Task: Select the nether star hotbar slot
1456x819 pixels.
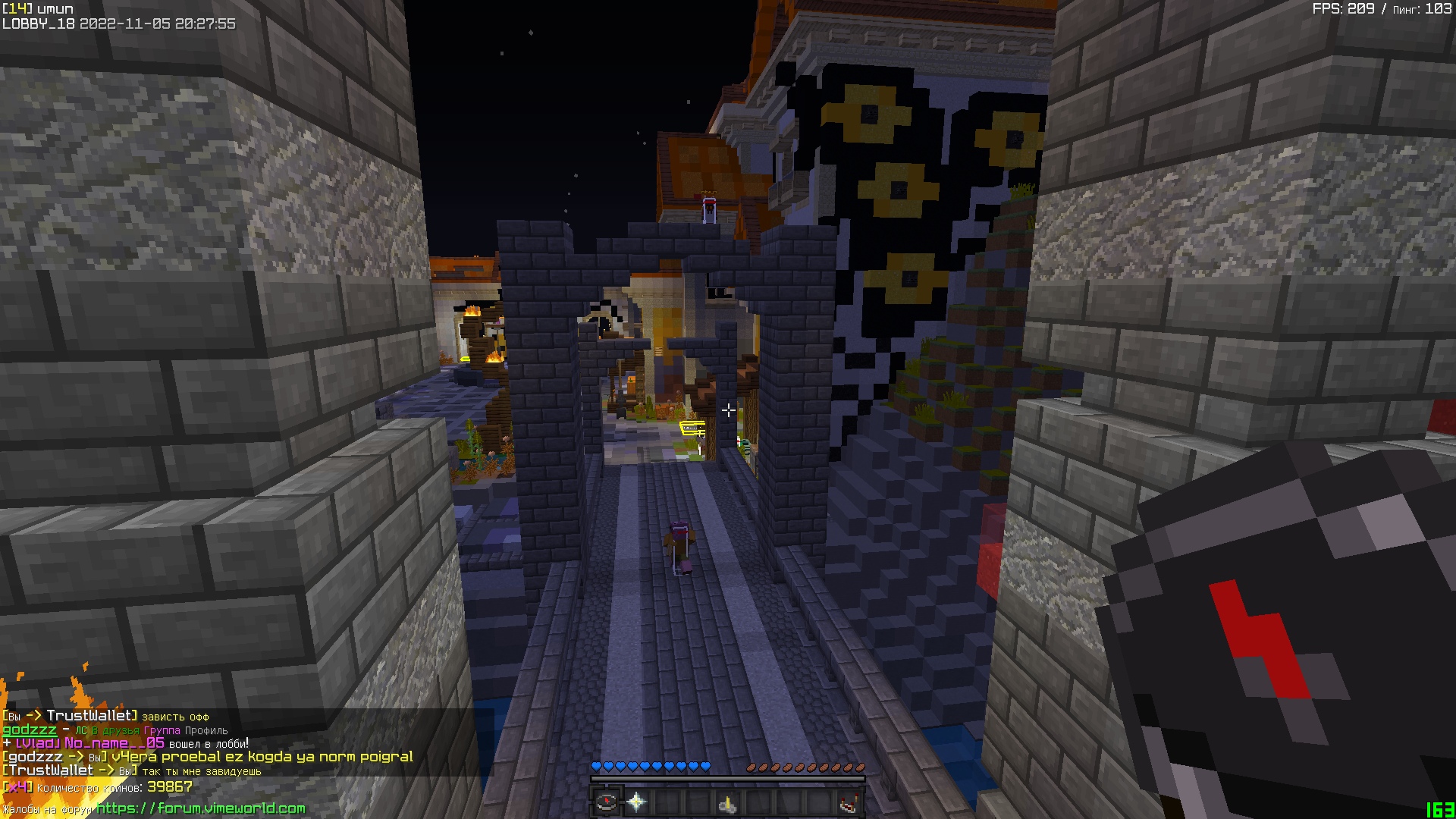Action: (637, 802)
